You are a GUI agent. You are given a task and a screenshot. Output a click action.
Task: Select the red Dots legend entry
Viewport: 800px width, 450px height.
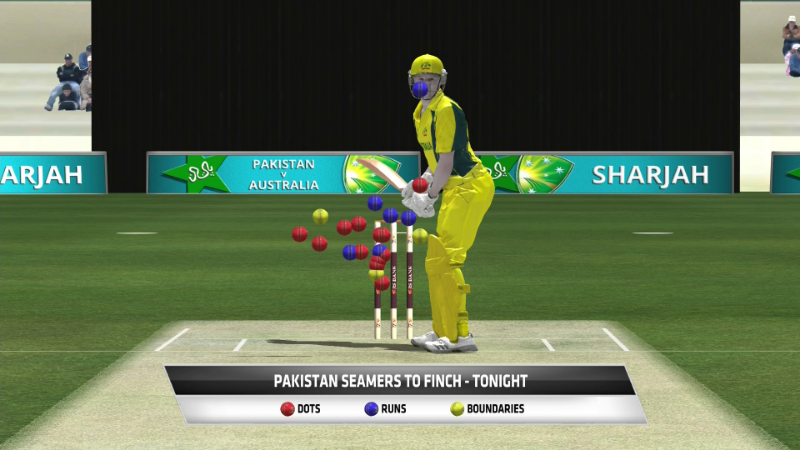coord(300,409)
